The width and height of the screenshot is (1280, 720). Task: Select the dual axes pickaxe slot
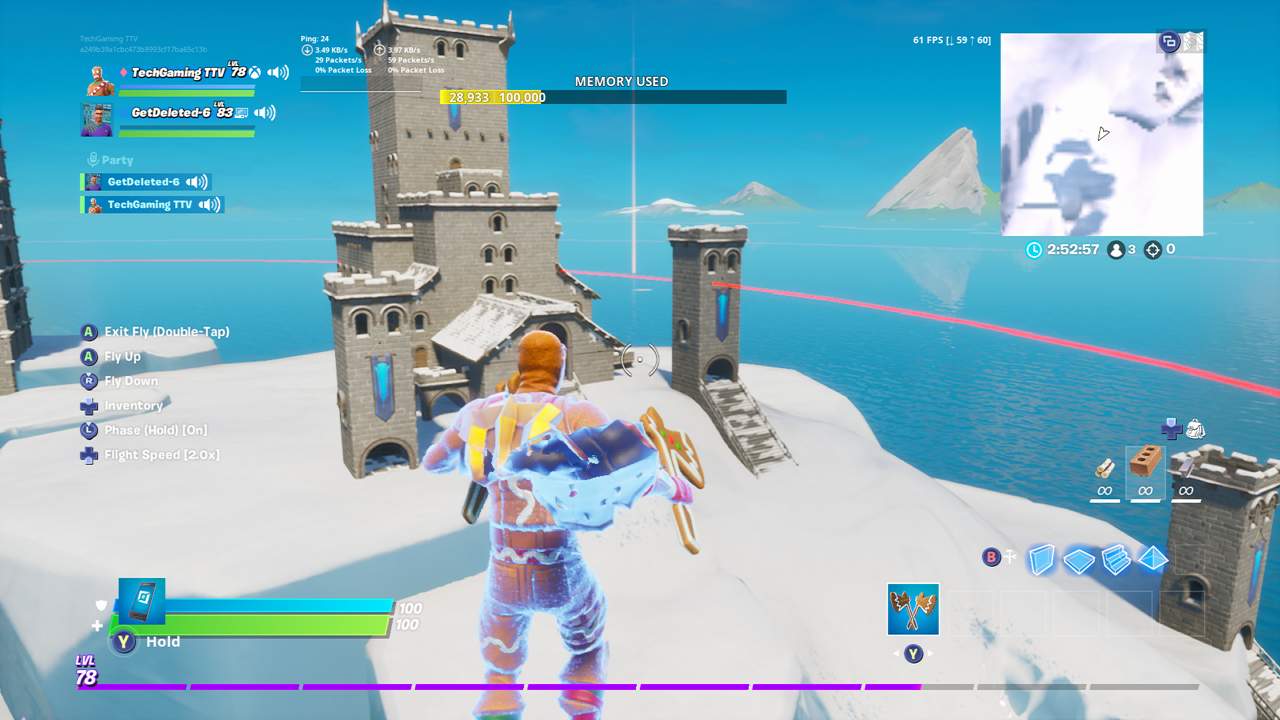point(911,610)
